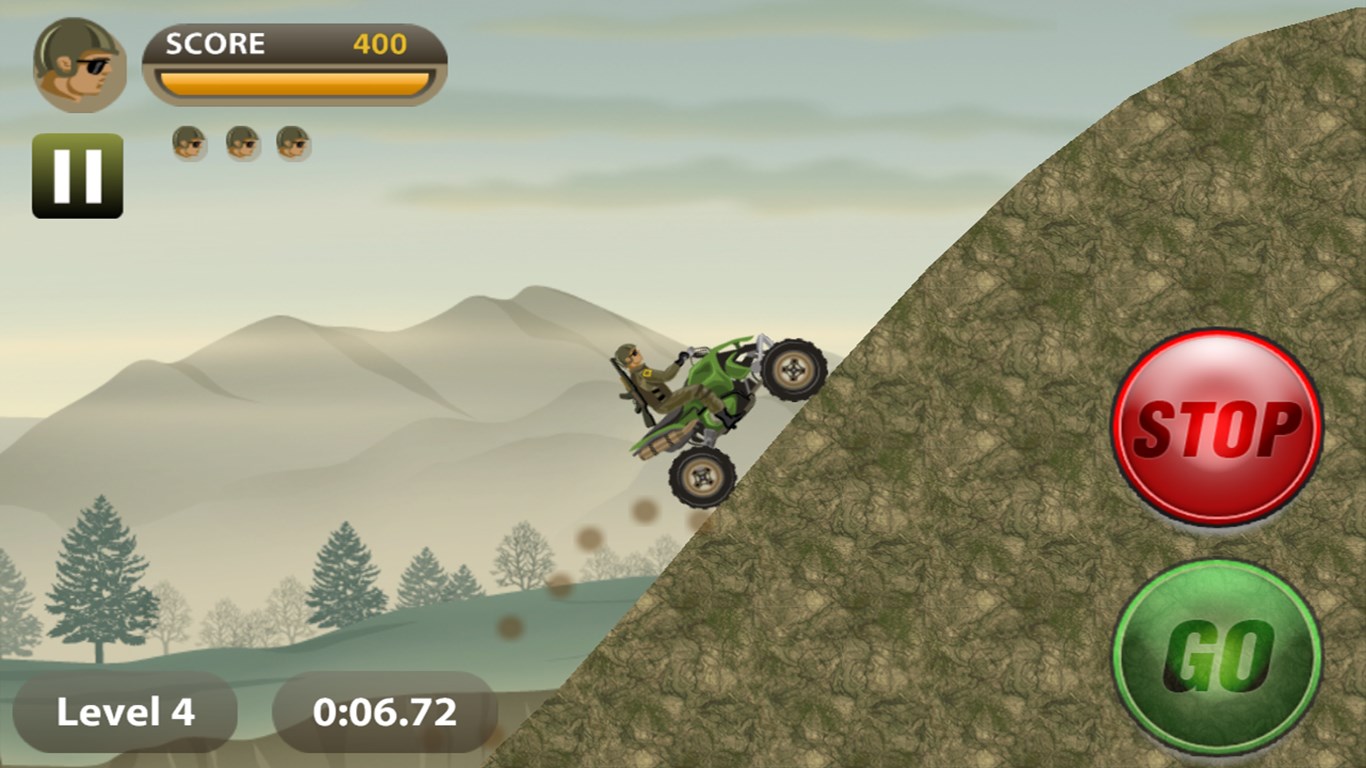The image size is (1366, 768).
Task: Tap the red STOP brake button
Action: coord(1217,427)
